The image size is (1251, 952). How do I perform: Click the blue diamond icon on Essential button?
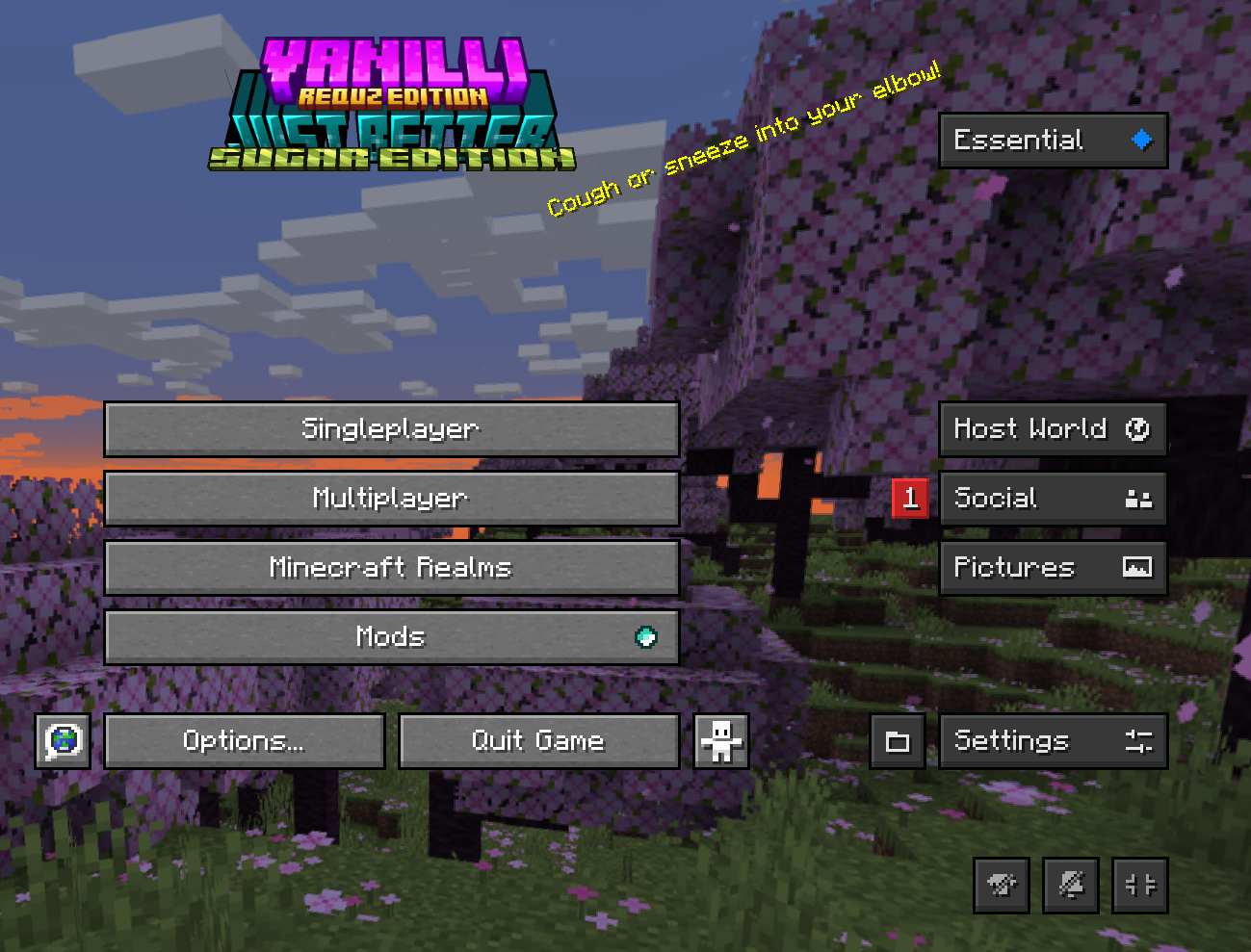(x=1140, y=139)
